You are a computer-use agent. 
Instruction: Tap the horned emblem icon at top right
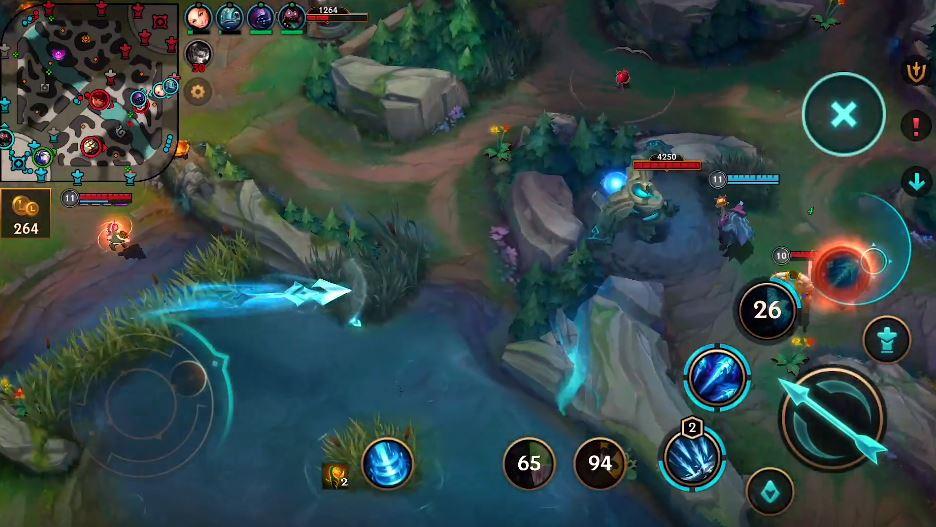click(915, 71)
